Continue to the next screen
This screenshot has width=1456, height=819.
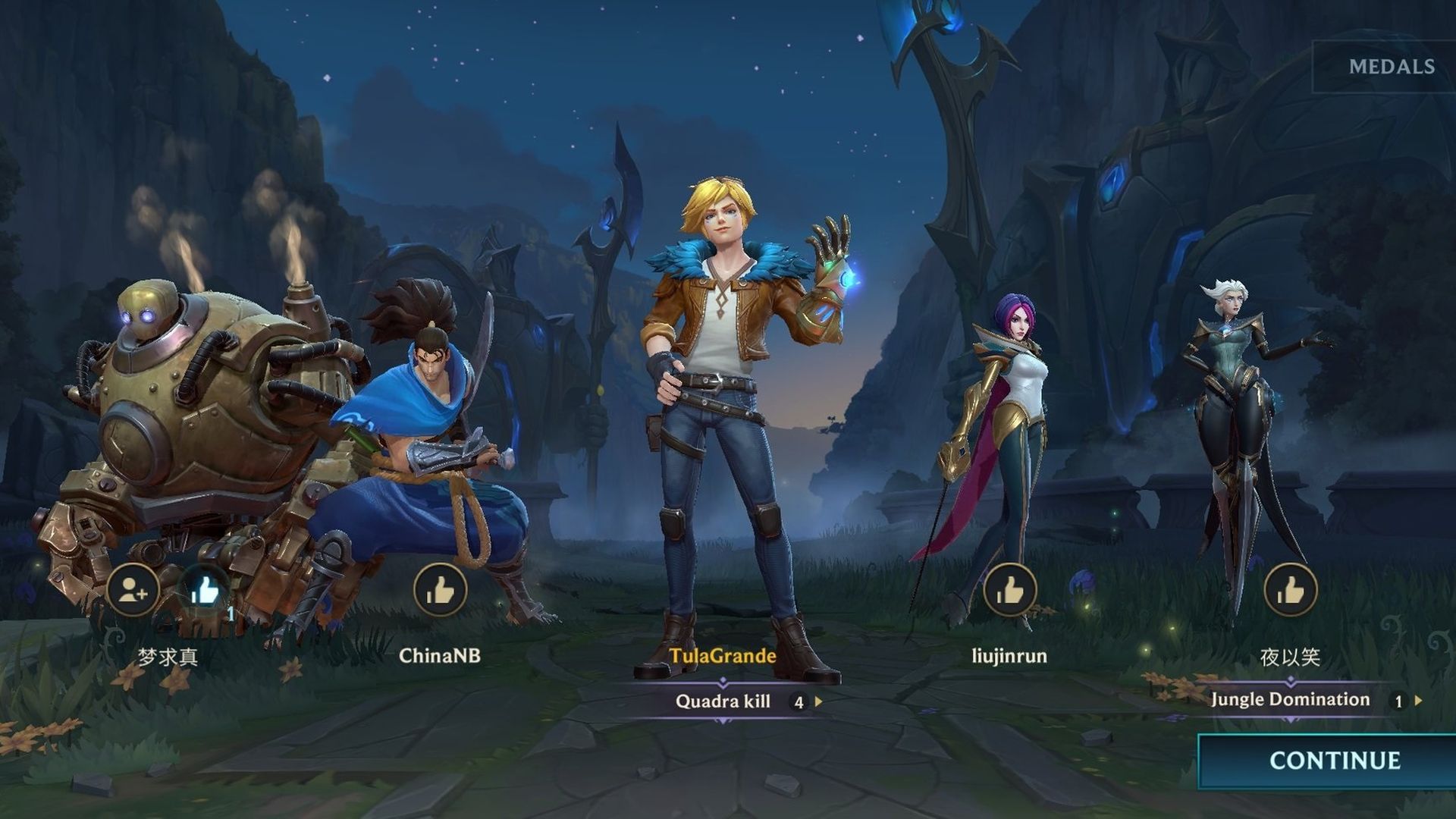click(1334, 761)
